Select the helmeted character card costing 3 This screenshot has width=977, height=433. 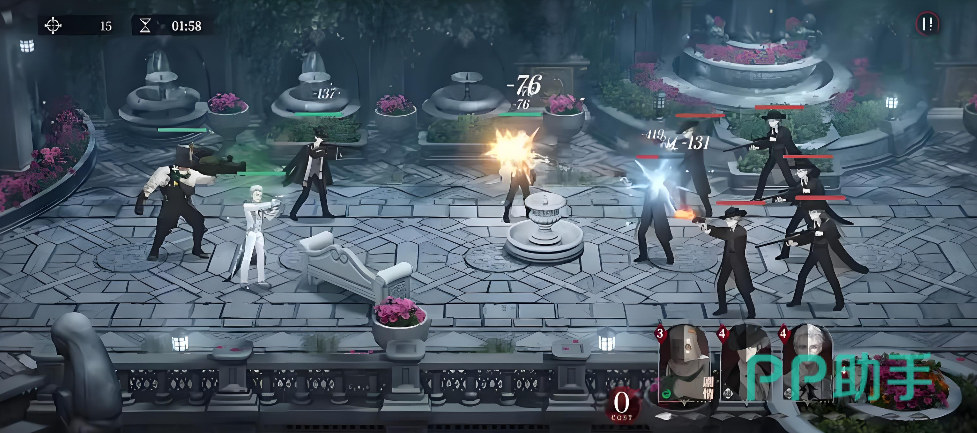(x=689, y=367)
